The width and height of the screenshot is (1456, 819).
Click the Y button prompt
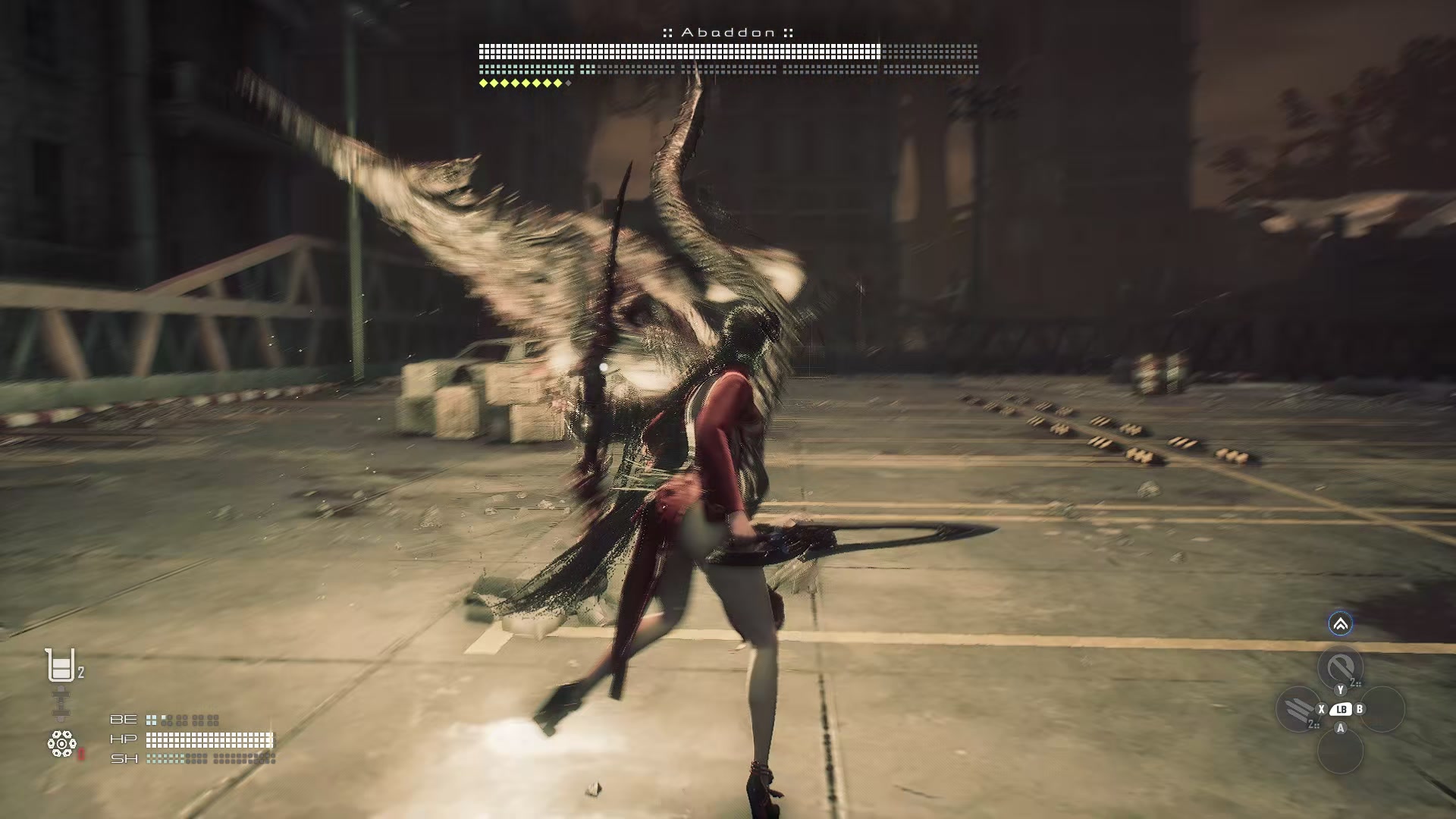(x=1341, y=690)
